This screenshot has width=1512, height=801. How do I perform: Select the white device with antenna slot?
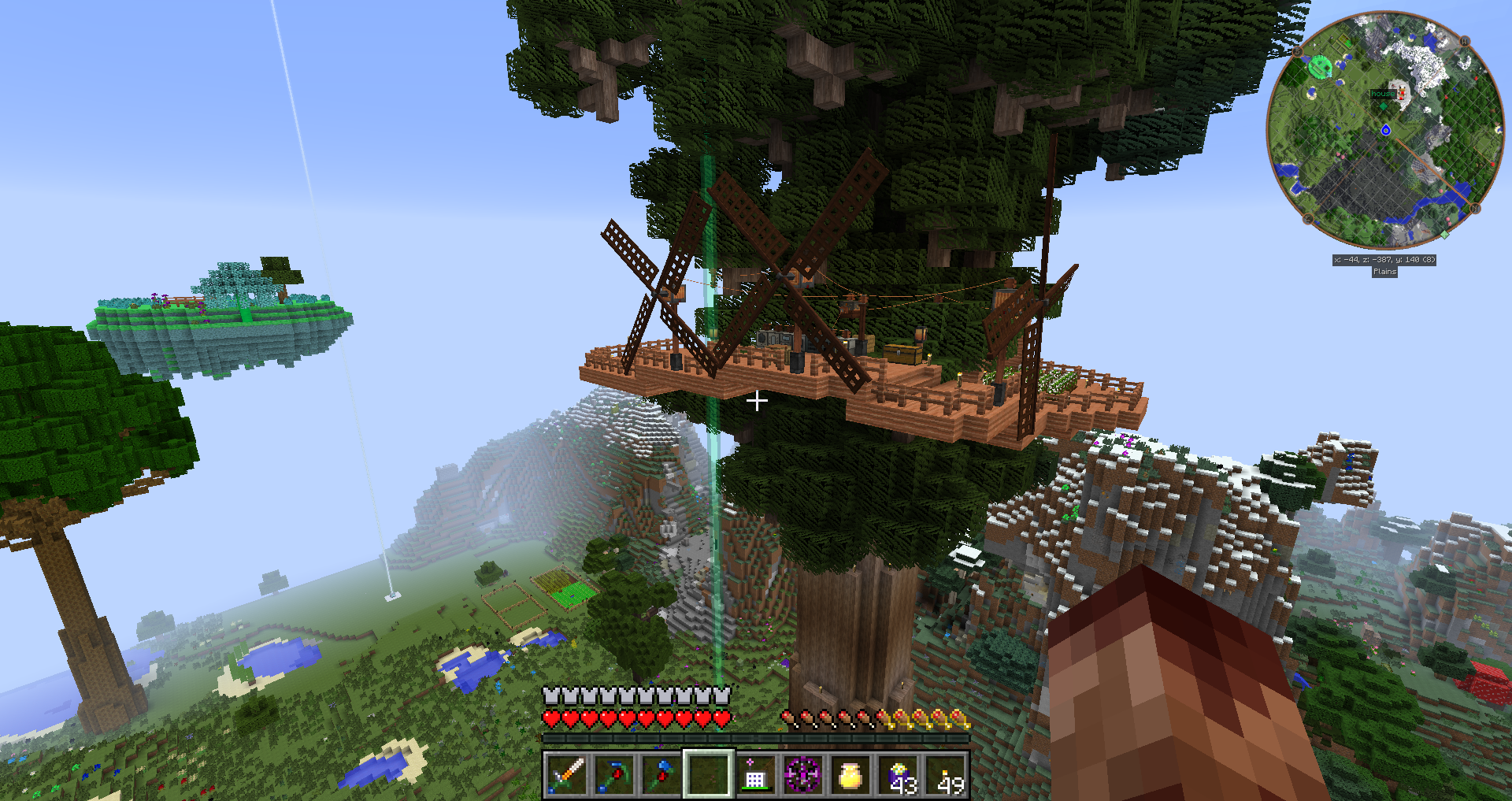click(755, 775)
